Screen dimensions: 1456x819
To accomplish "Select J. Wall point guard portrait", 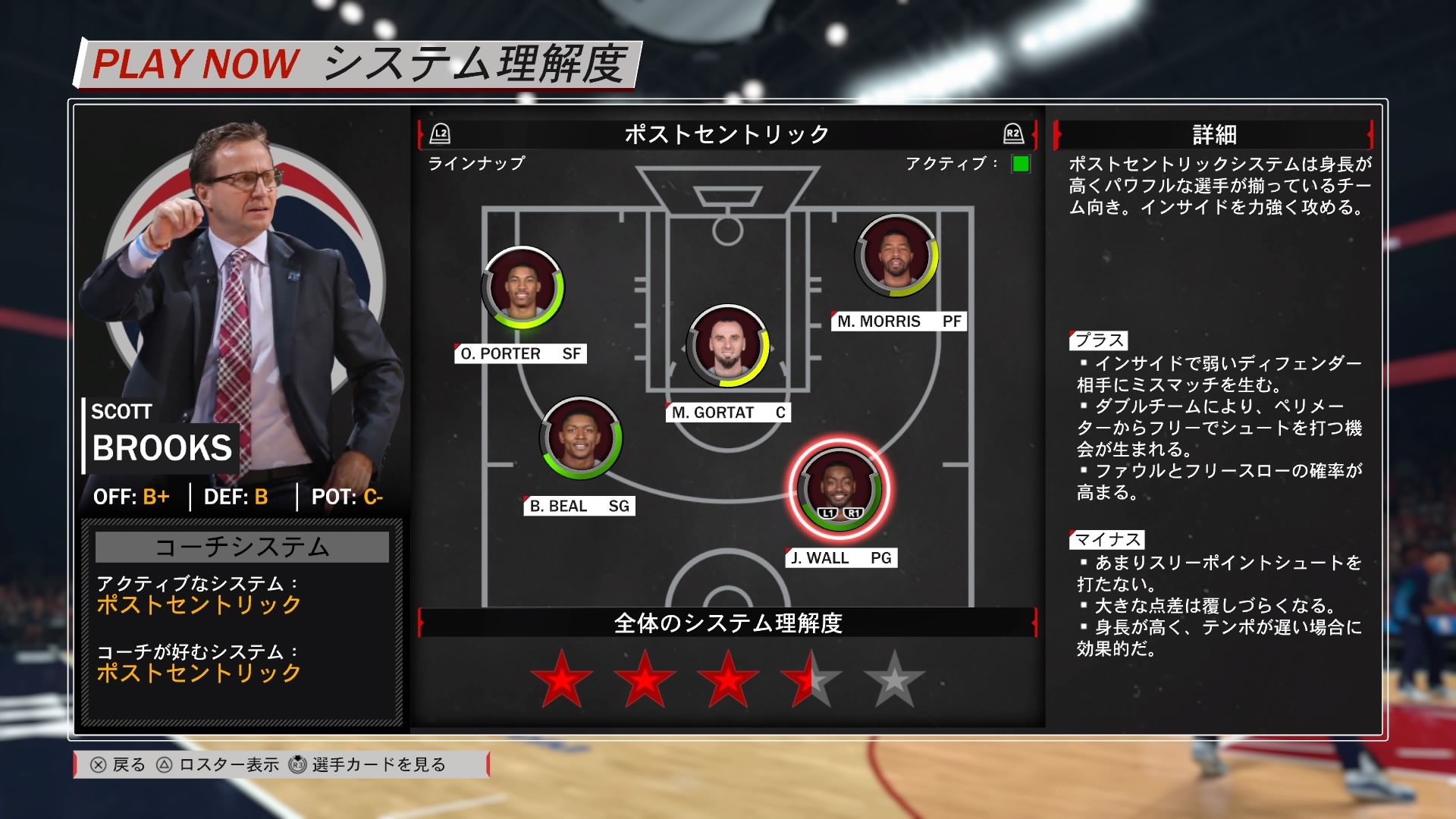I will tap(838, 488).
